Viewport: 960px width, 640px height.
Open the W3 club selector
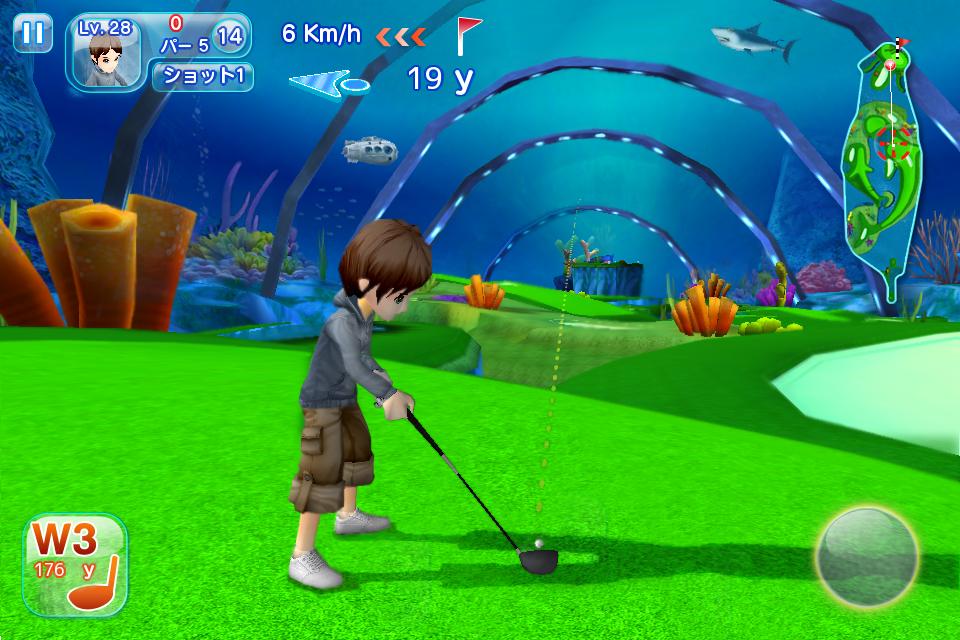point(75,565)
